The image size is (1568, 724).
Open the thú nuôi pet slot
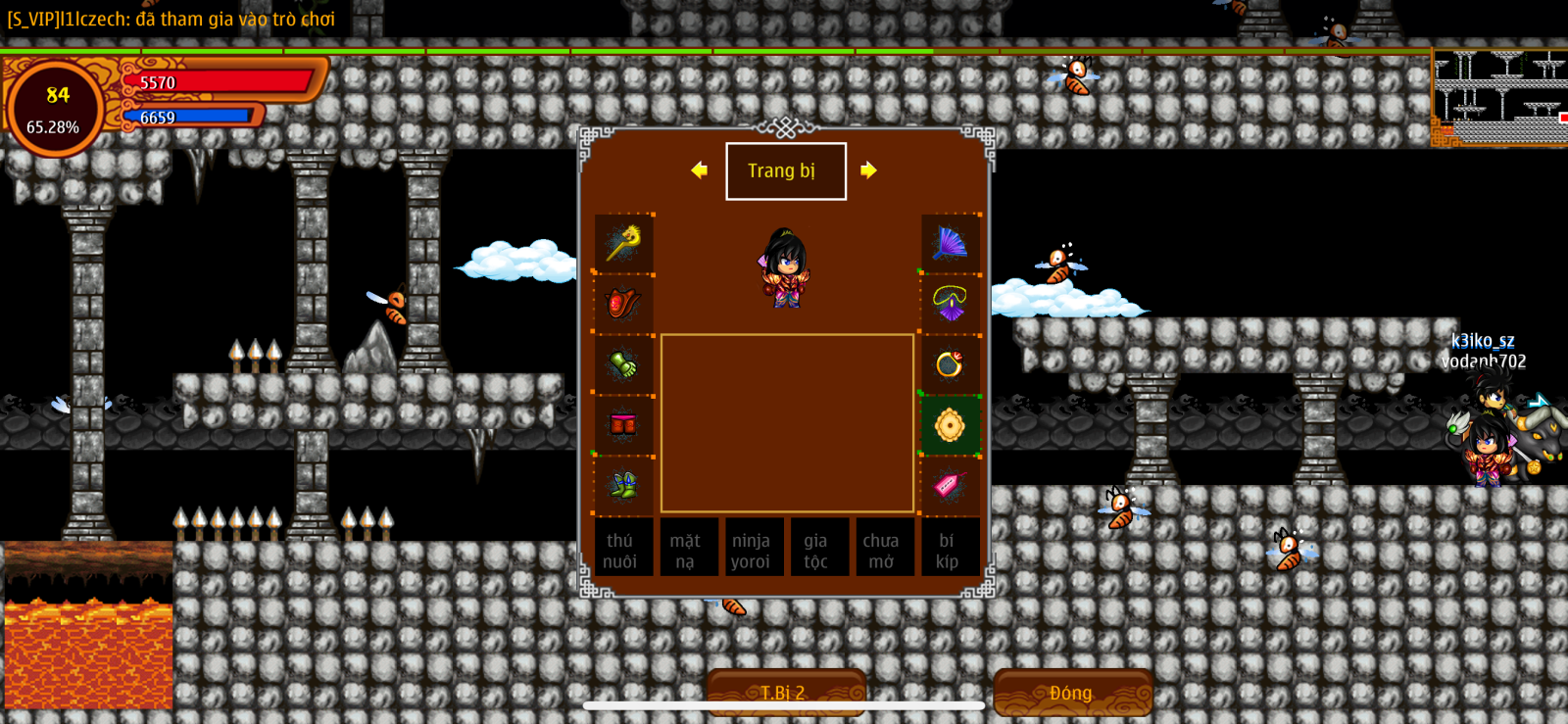(x=619, y=551)
